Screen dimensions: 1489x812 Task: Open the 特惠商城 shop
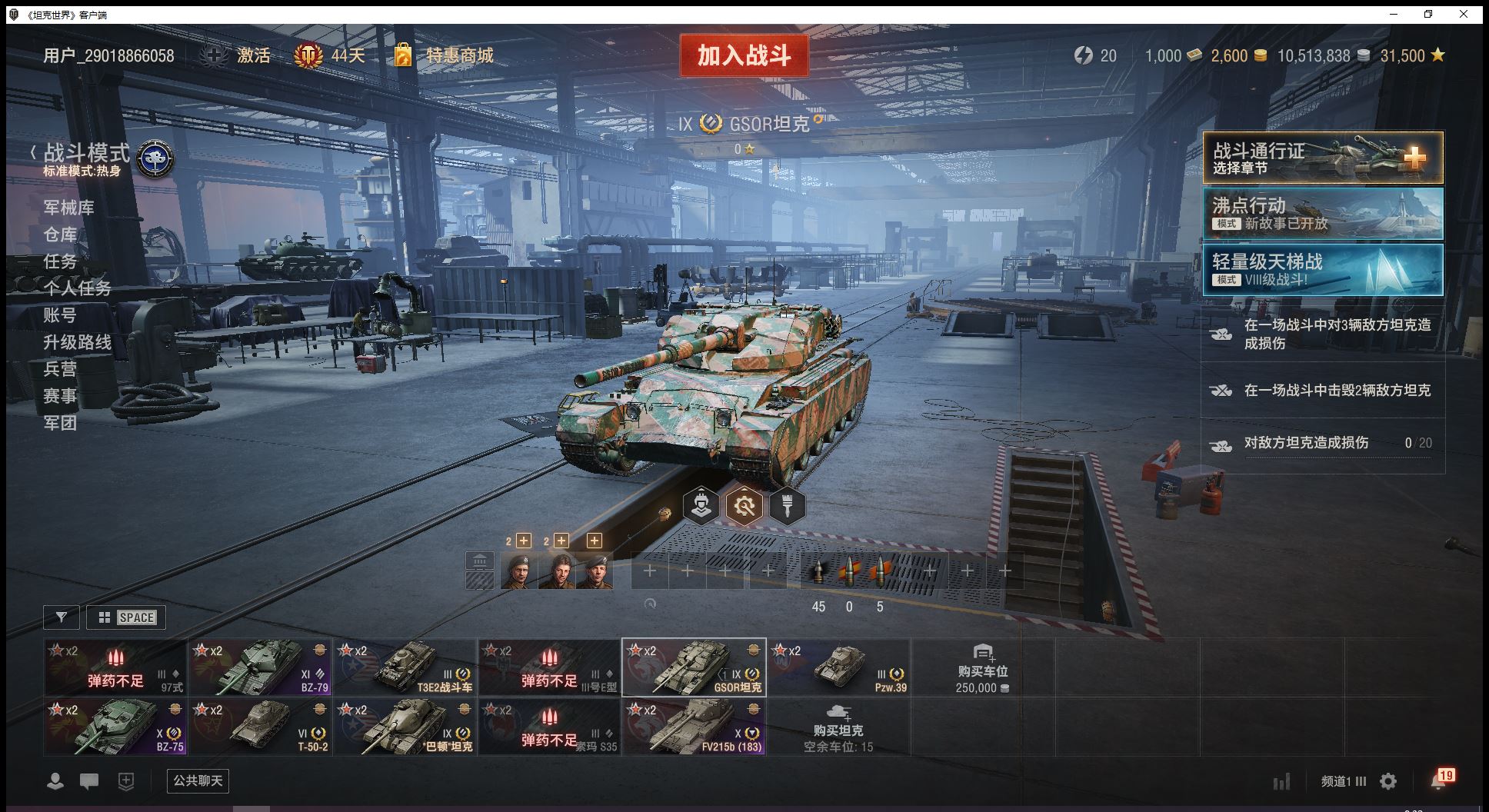(x=459, y=55)
